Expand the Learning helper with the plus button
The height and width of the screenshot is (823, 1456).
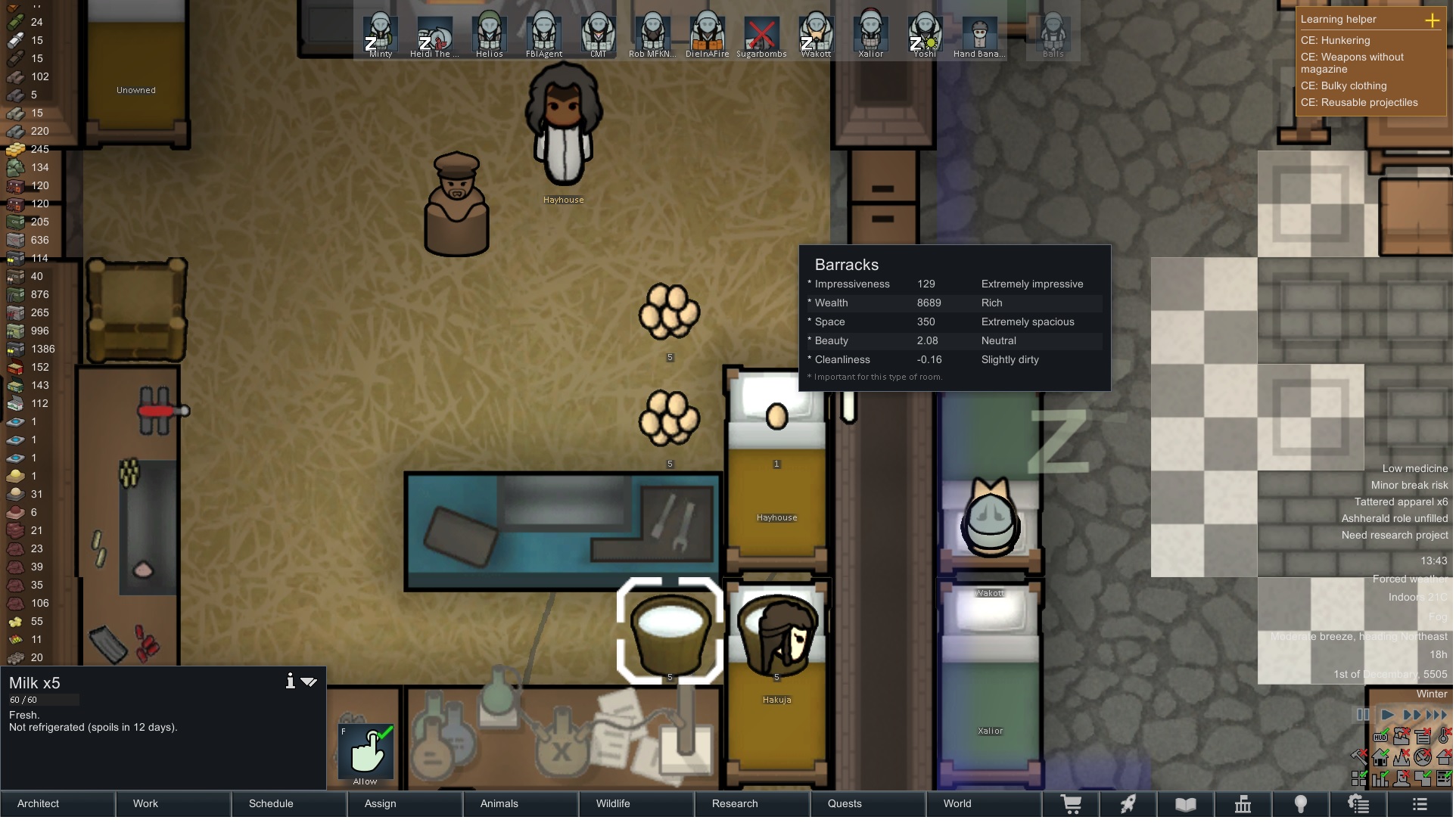pos(1434,21)
